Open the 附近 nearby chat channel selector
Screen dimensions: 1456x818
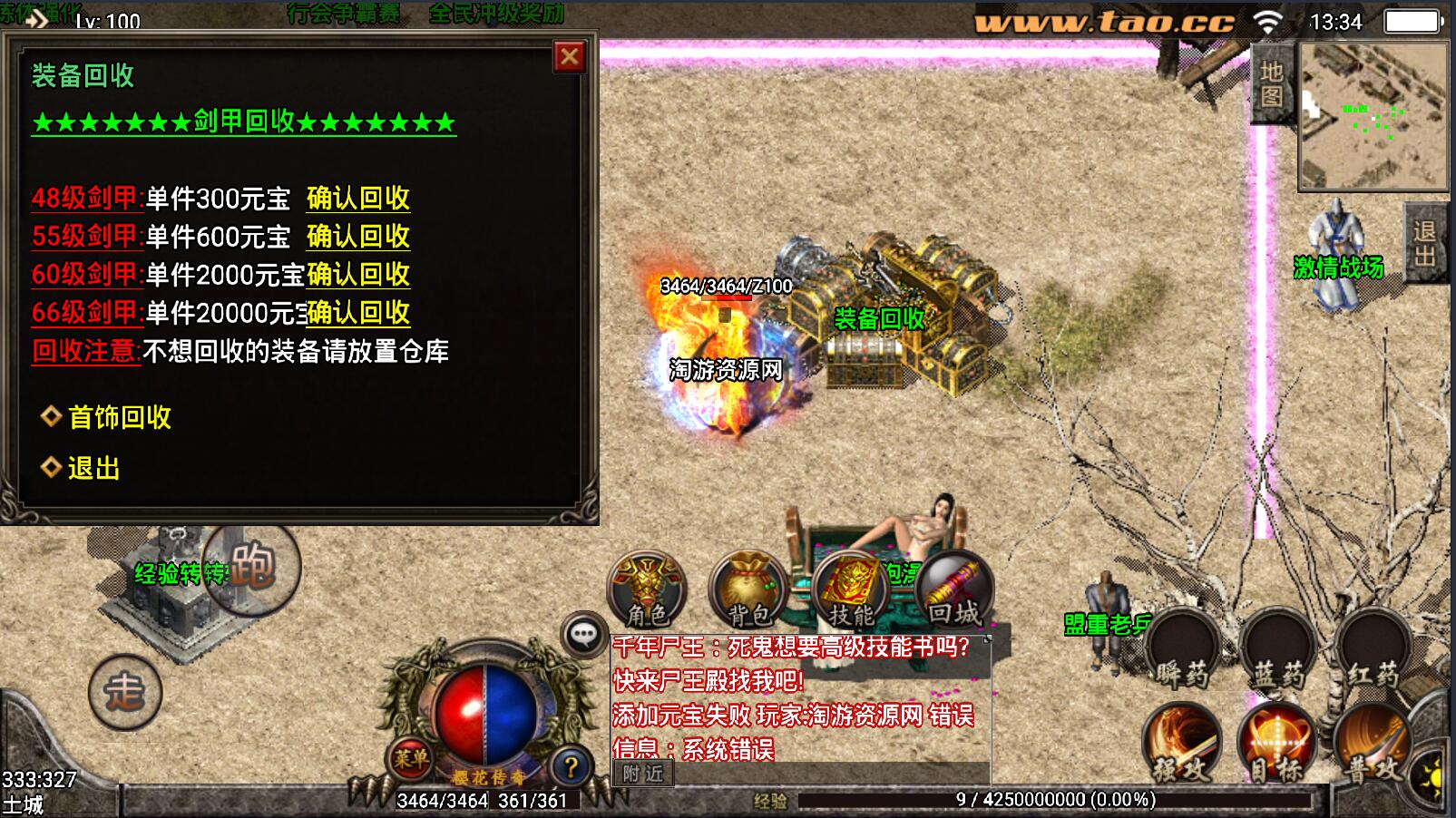pyautogui.click(x=643, y=774)
